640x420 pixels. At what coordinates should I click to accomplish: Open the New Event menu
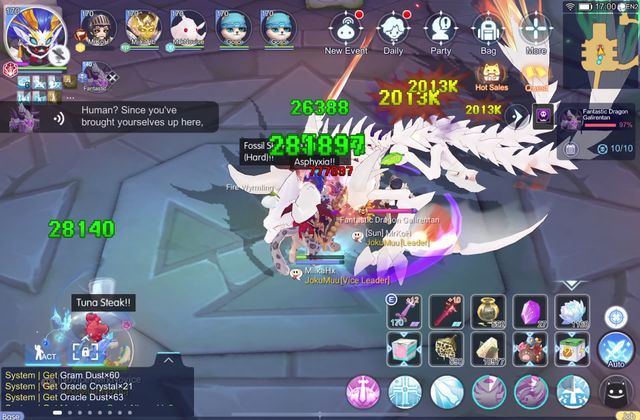coord(347,30)
